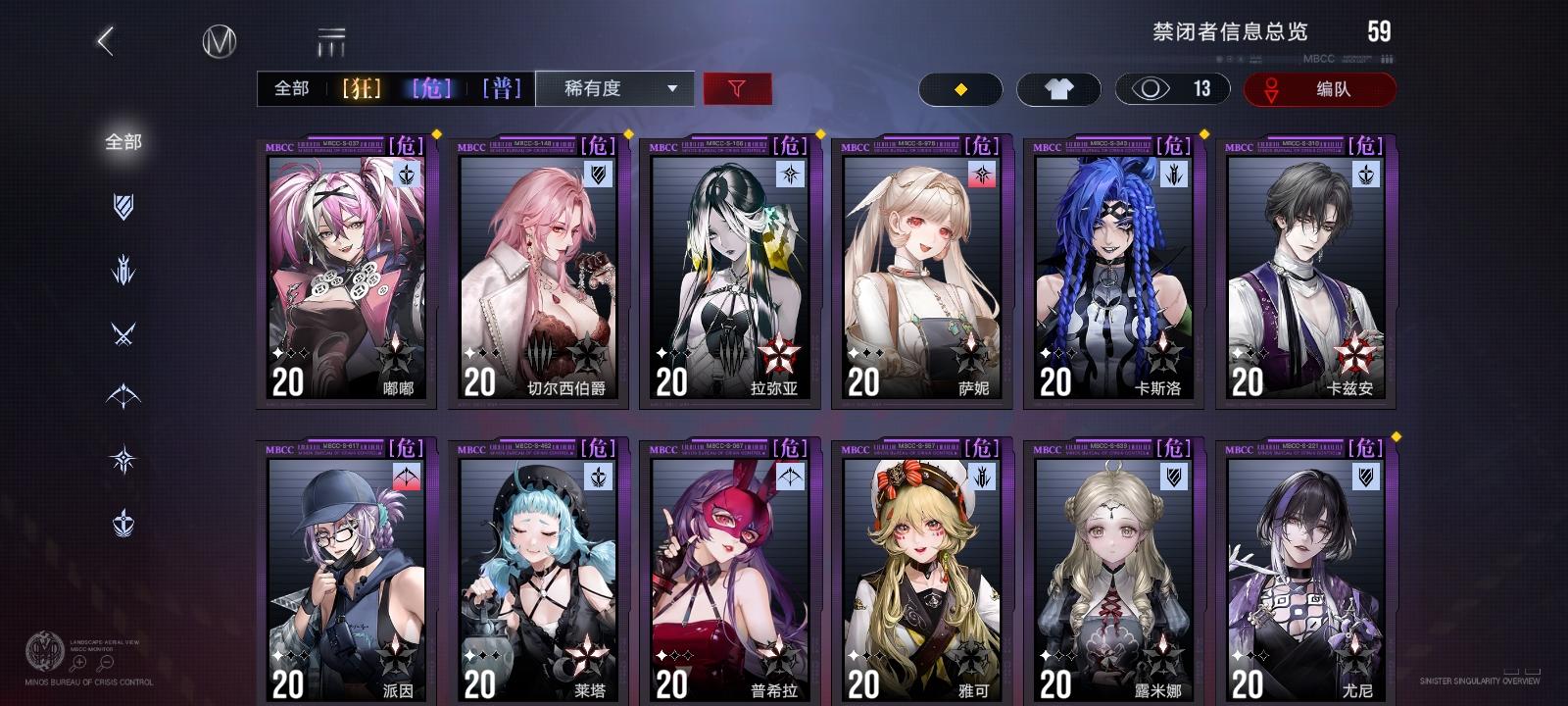
Task: Toggle the shirt costume display switch
Action: click(x=1059, y=88)
